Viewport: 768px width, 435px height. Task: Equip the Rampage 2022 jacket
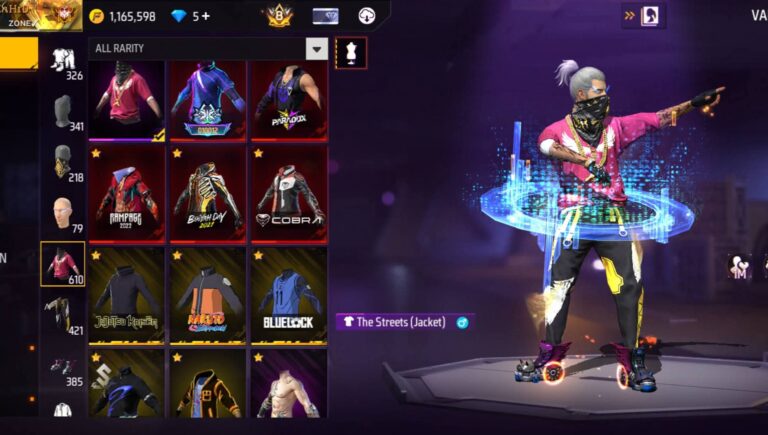coord(126,193)
